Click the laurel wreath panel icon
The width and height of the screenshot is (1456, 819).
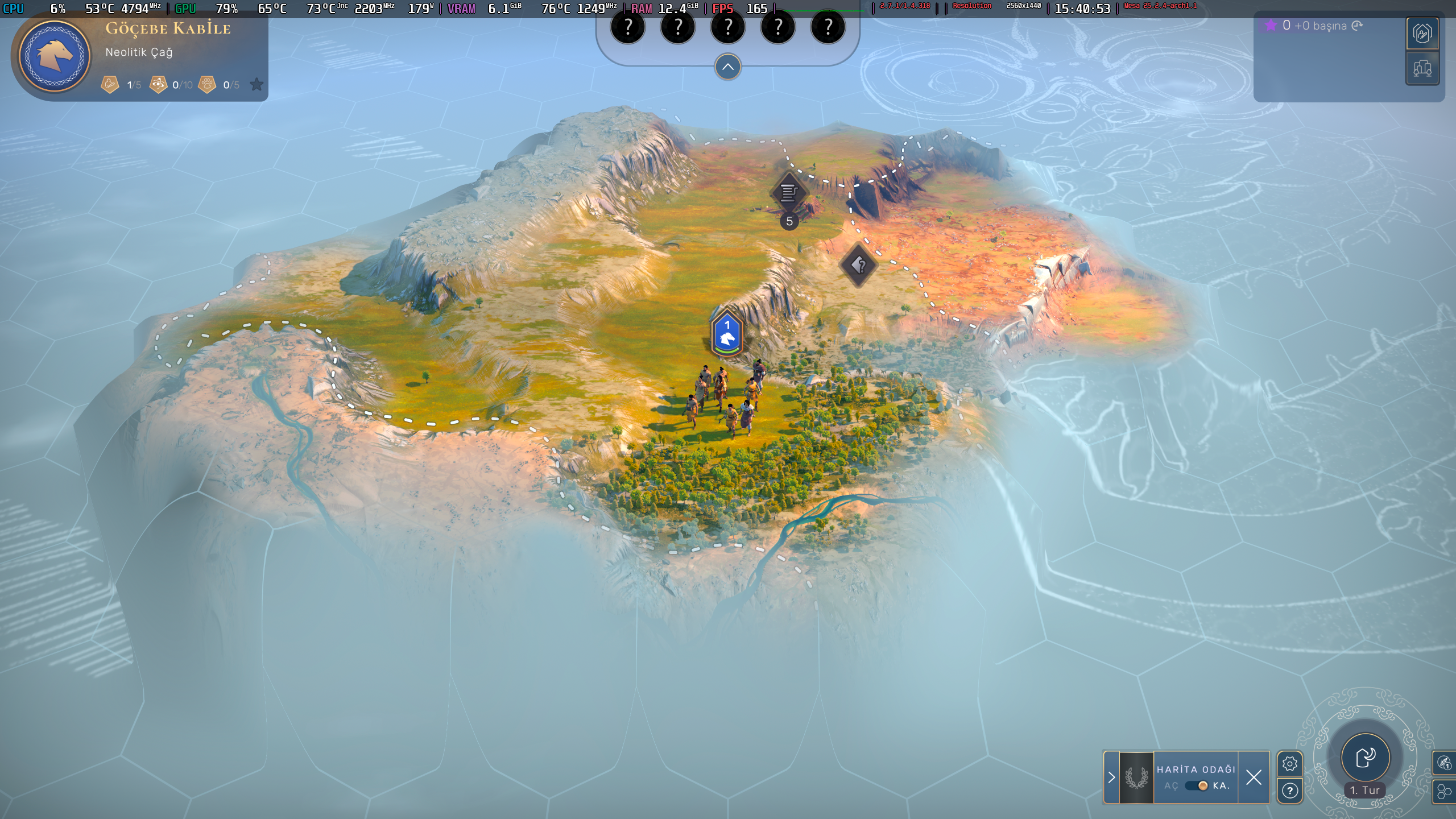pos(1136,777)
